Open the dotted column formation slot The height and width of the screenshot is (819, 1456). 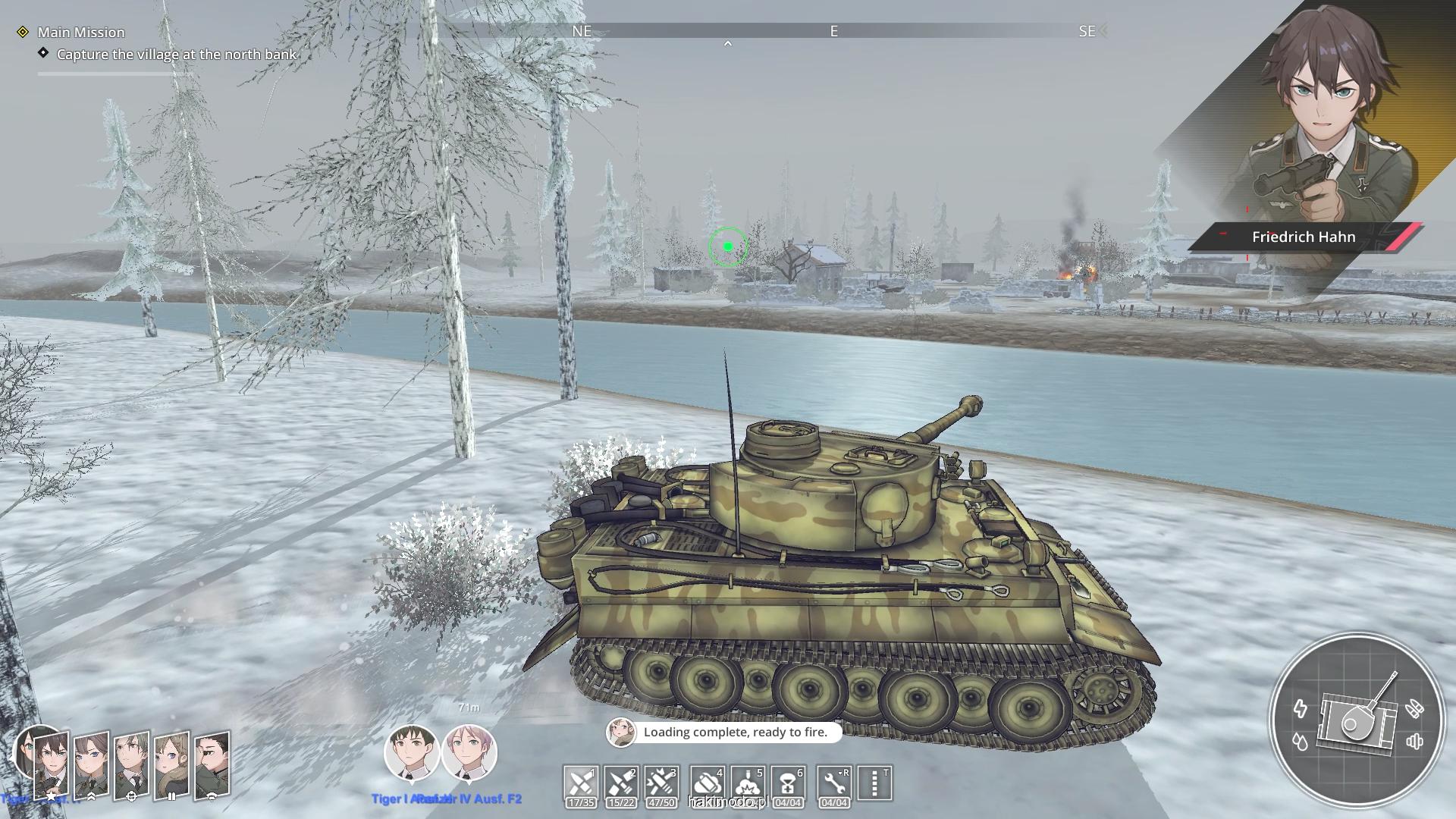click(x=874, y=783)
